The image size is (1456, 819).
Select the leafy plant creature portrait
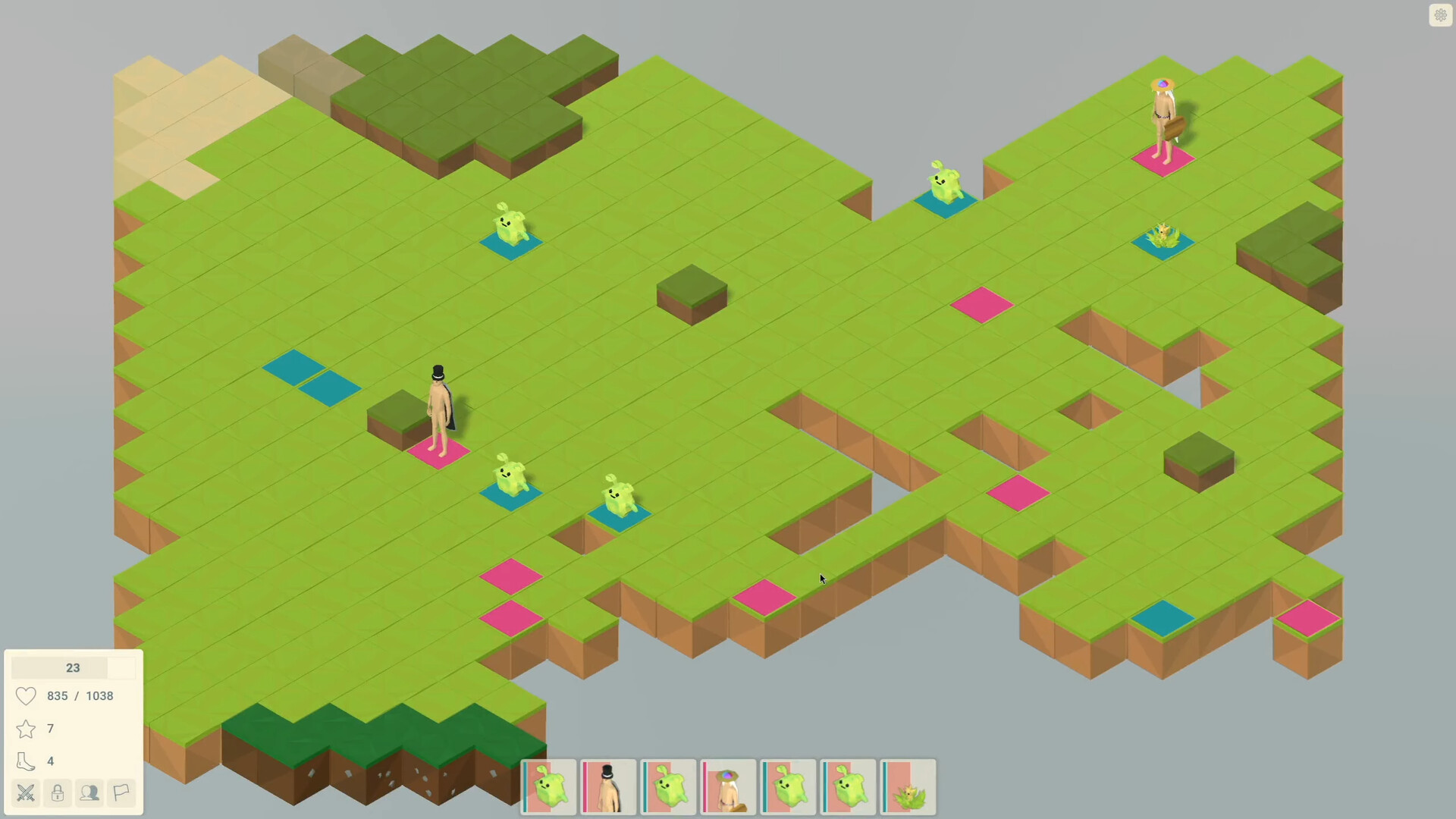908,787
